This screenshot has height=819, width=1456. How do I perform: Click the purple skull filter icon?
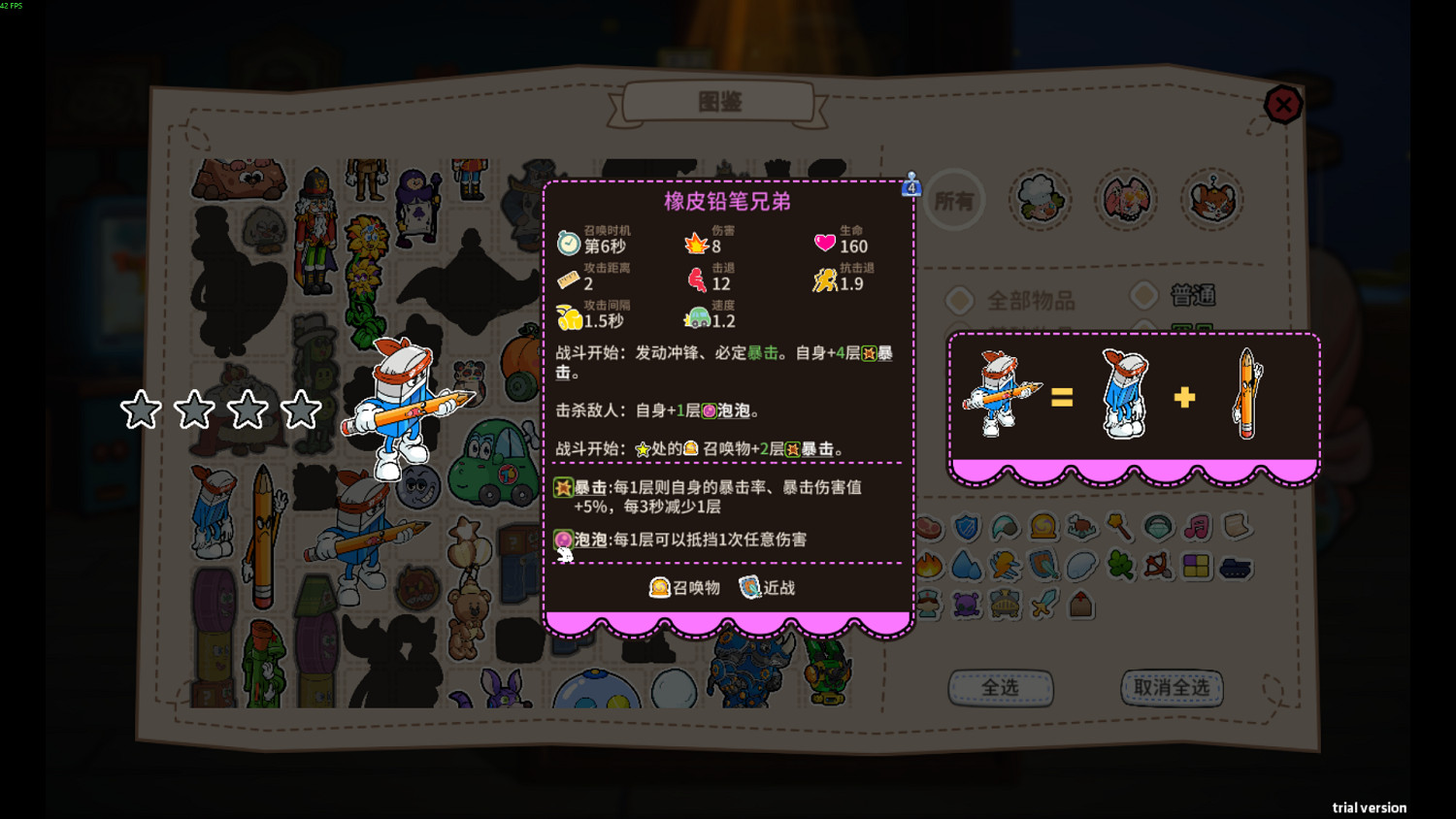[964, 605]
